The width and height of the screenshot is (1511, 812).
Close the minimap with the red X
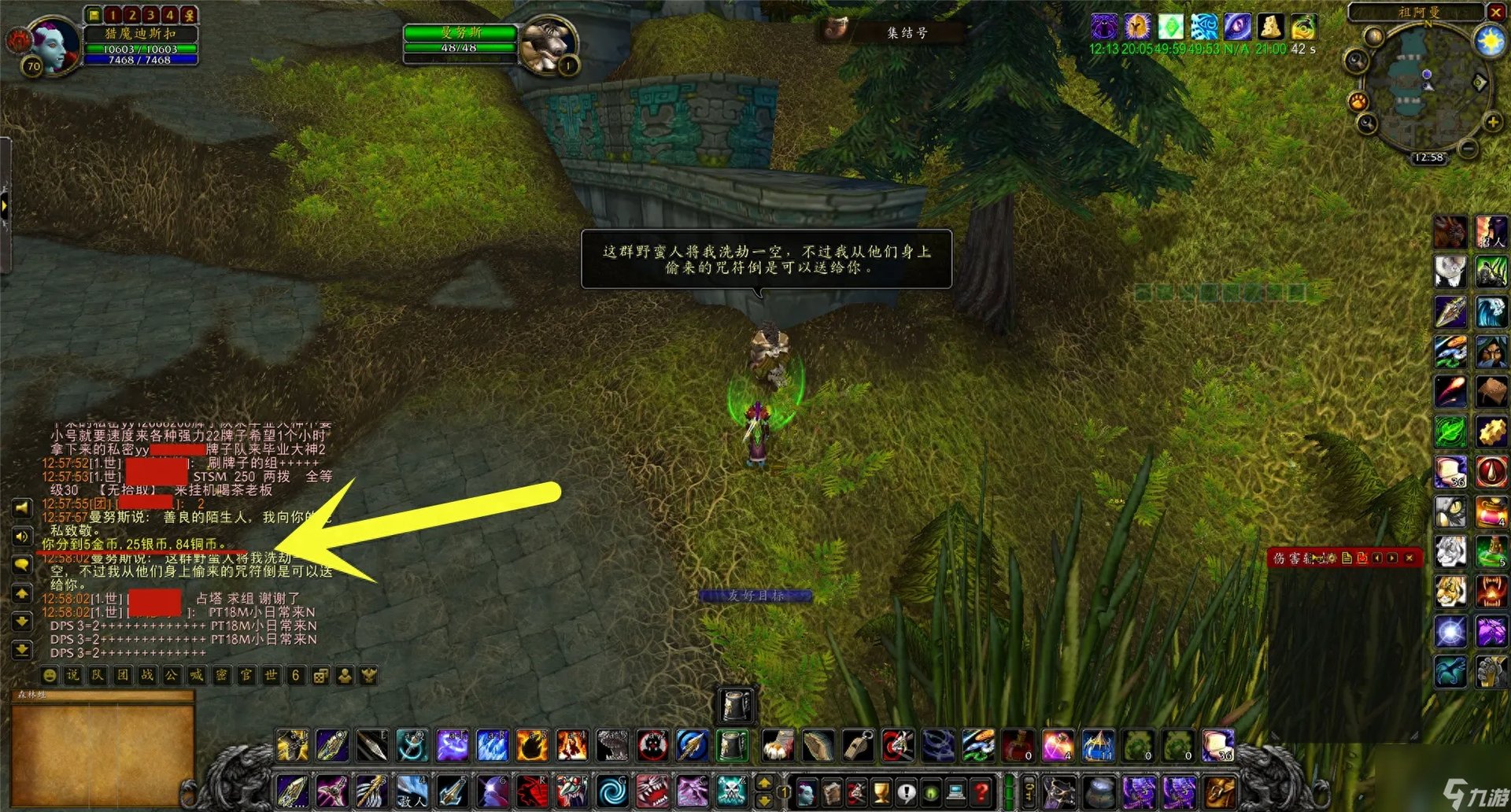(1495, 12)
